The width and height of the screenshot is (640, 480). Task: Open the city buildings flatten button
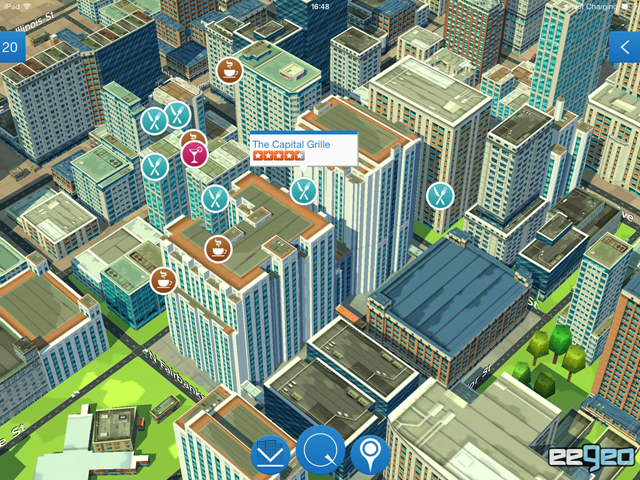pyautogui.click(x=270, y=456)
